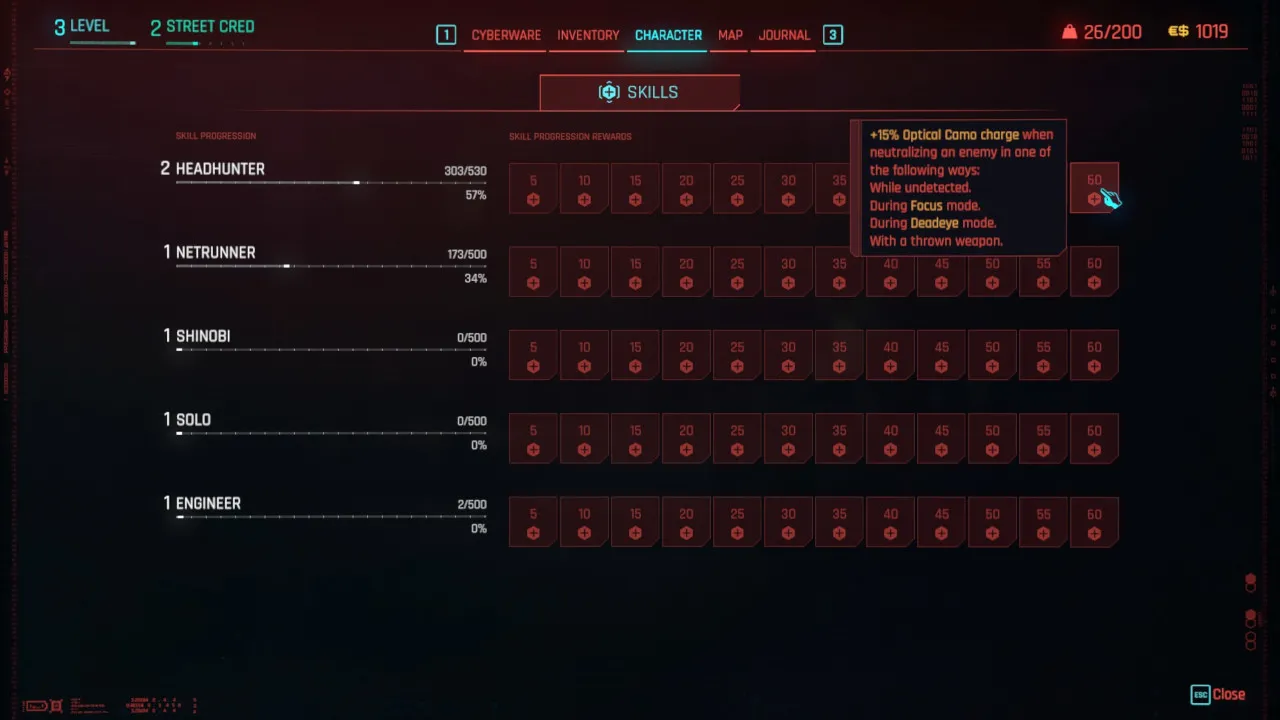This screenshot has height=720, width=1280.
Task: Navigate right using the bracket 3 arrow
Action: [x=832, y=35]
